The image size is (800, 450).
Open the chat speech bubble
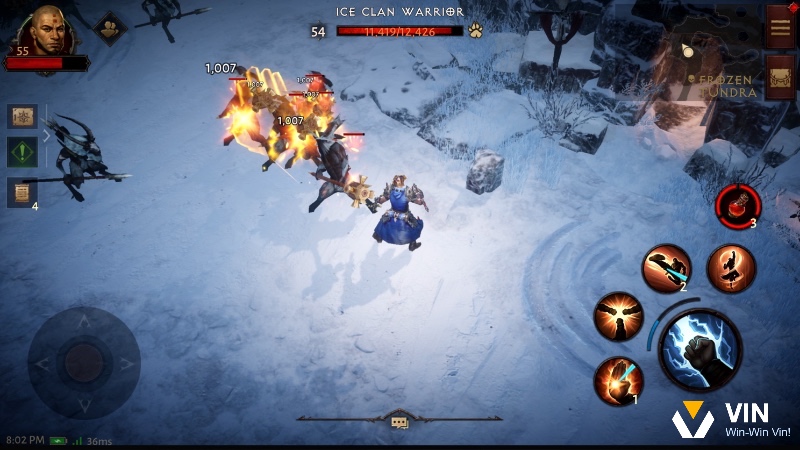coord(399,422)
